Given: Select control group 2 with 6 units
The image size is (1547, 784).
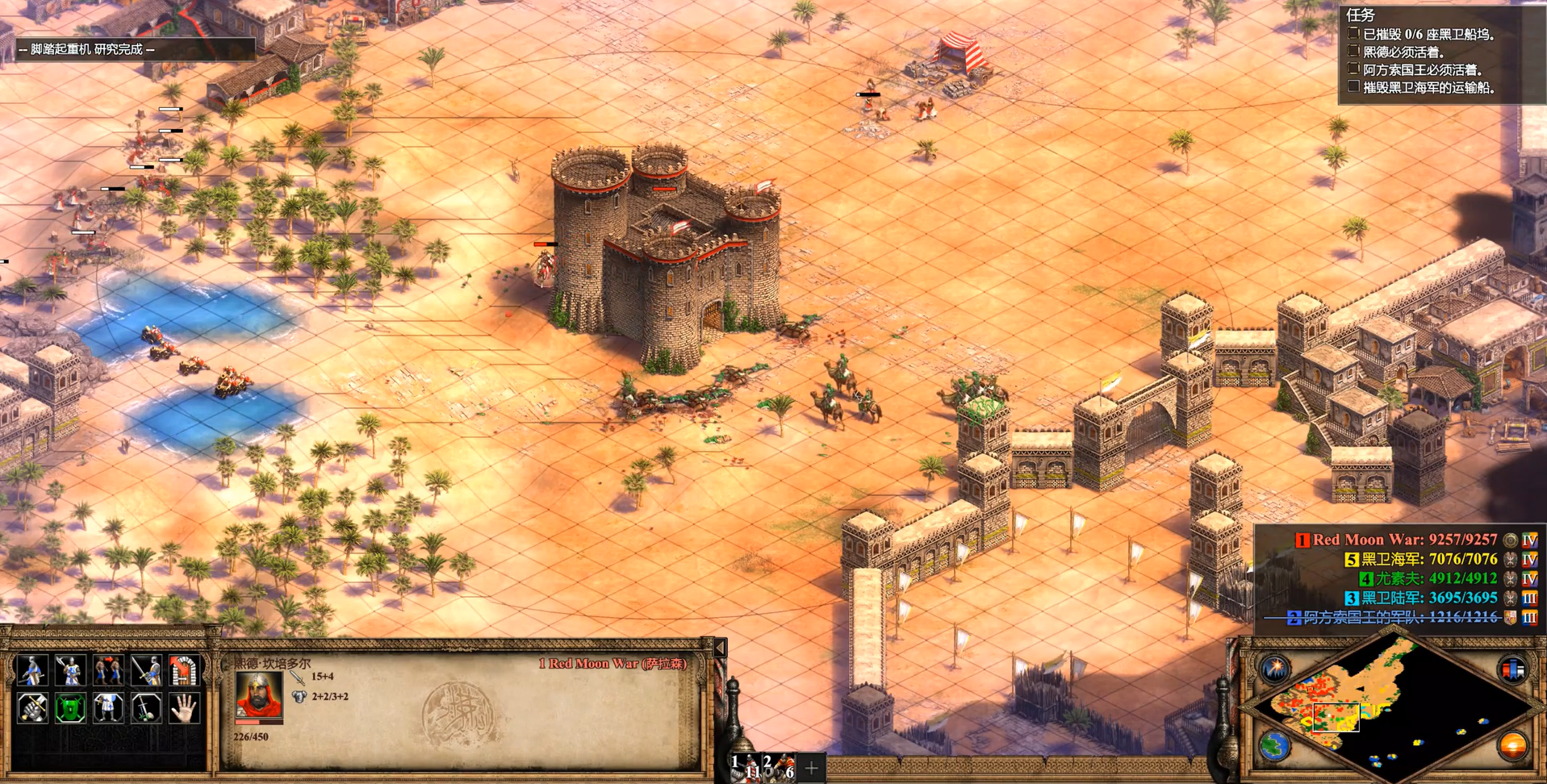Looking at the screenshot, I should point(780,766).
